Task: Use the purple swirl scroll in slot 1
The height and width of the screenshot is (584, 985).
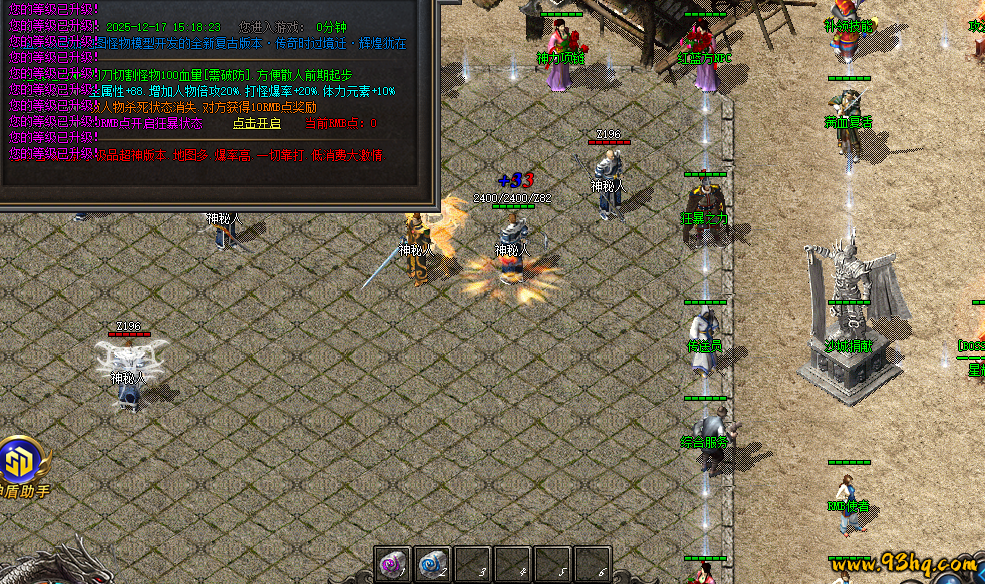Action: (392, 564)
